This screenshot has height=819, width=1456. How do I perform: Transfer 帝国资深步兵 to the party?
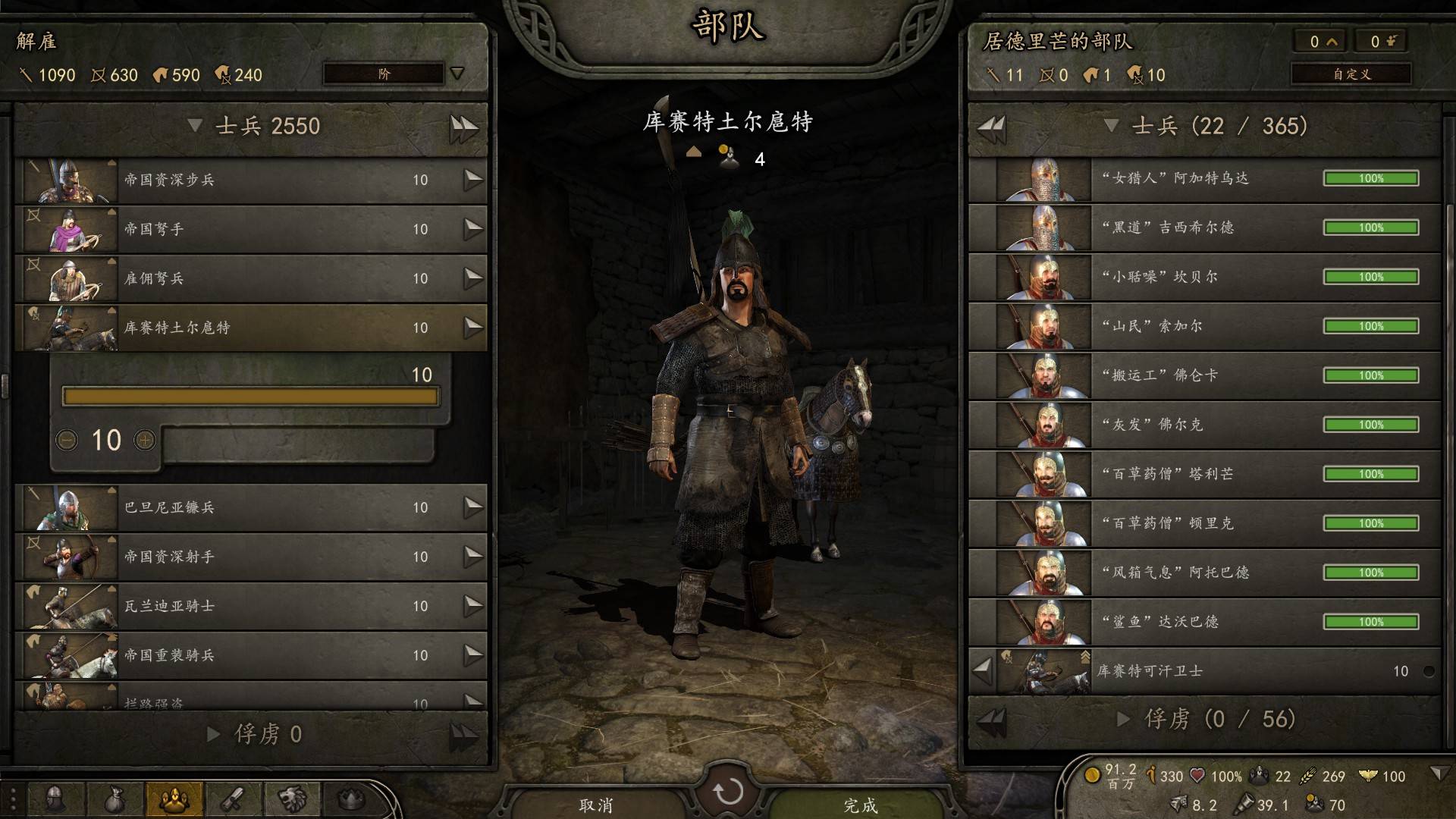click(x=473, y=180)
